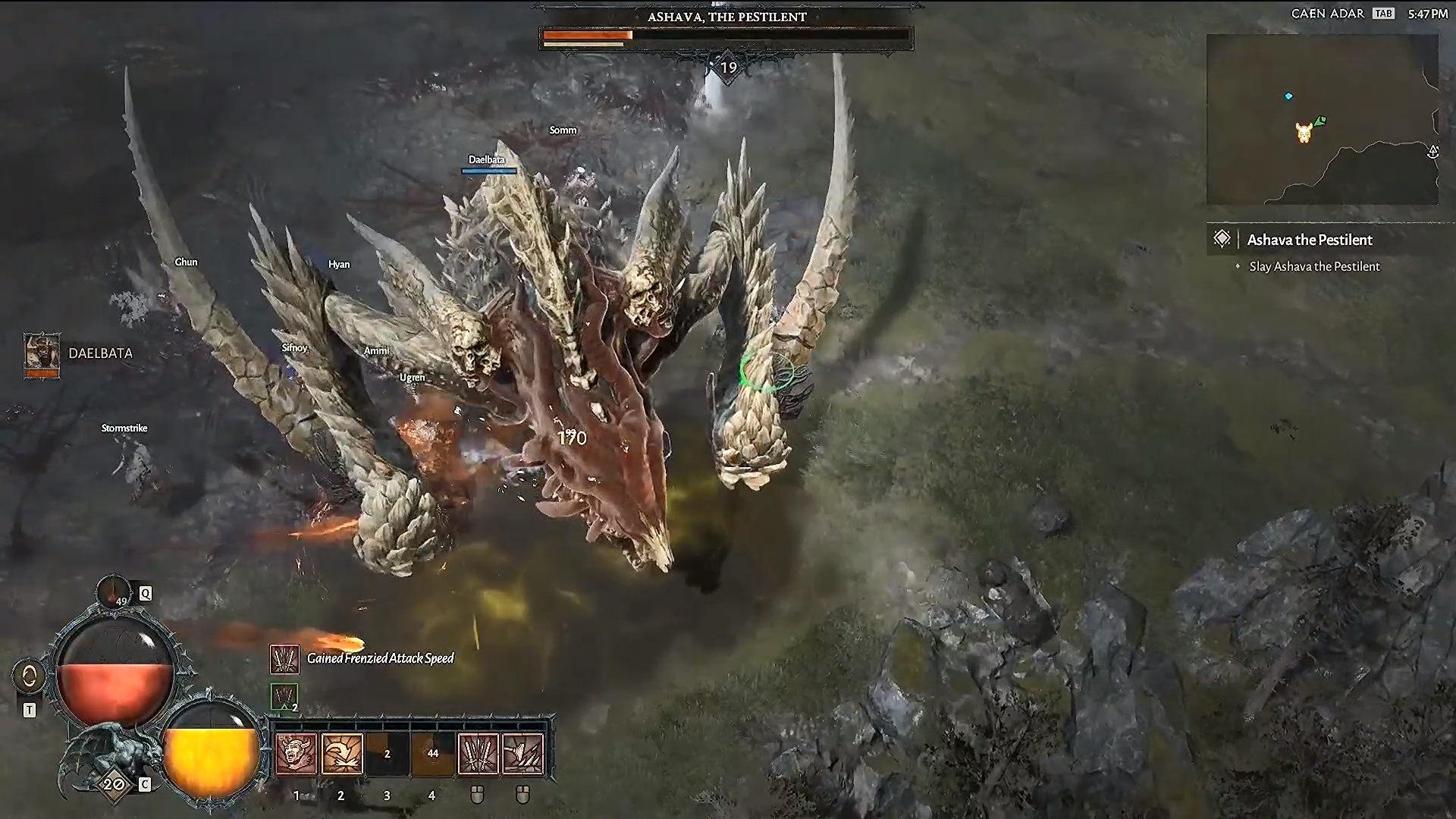
Task: Select the skill slot on cooldown showing 44
Action: (432, 754)
